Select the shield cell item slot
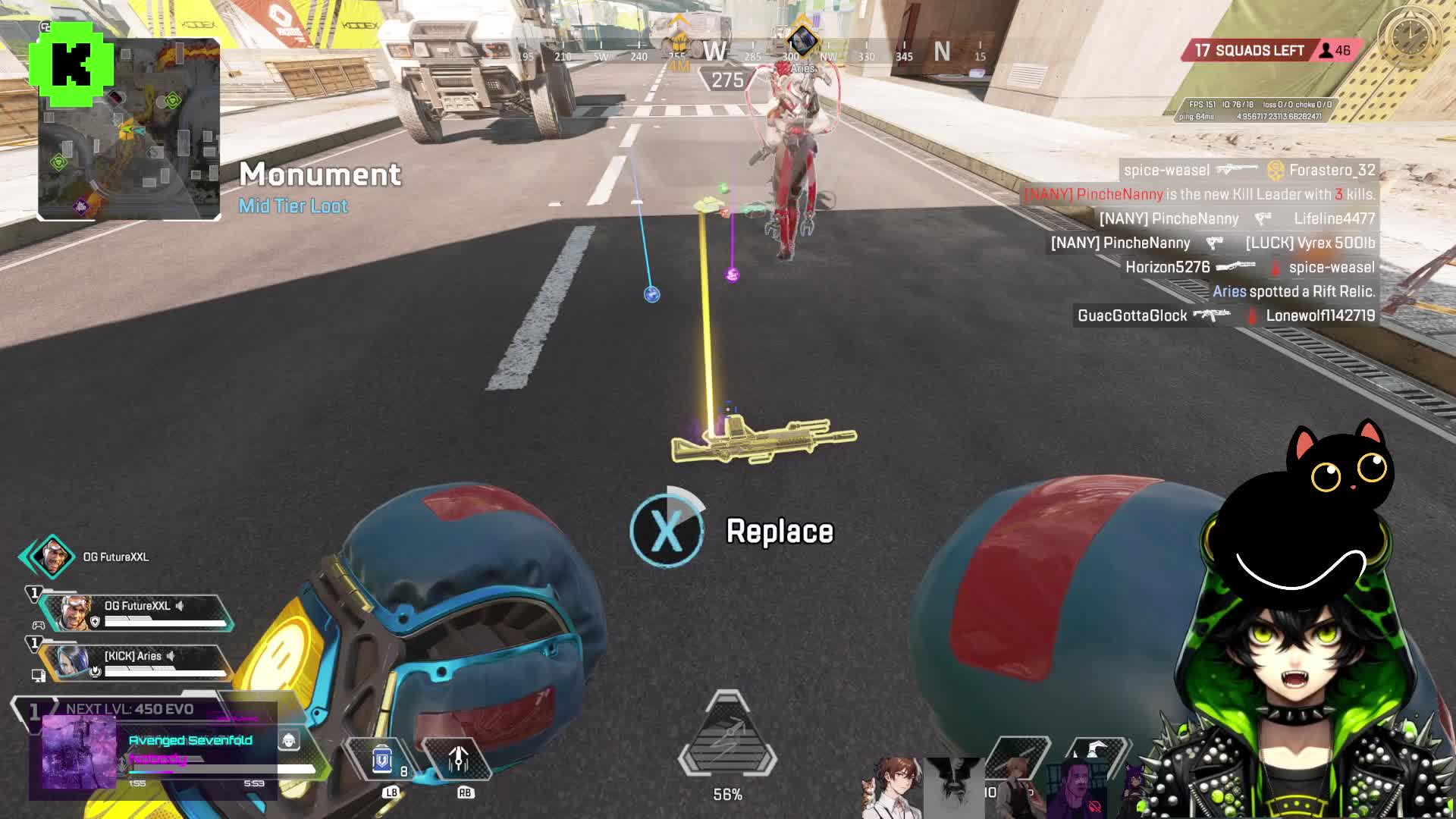 [x=382, y=759]
